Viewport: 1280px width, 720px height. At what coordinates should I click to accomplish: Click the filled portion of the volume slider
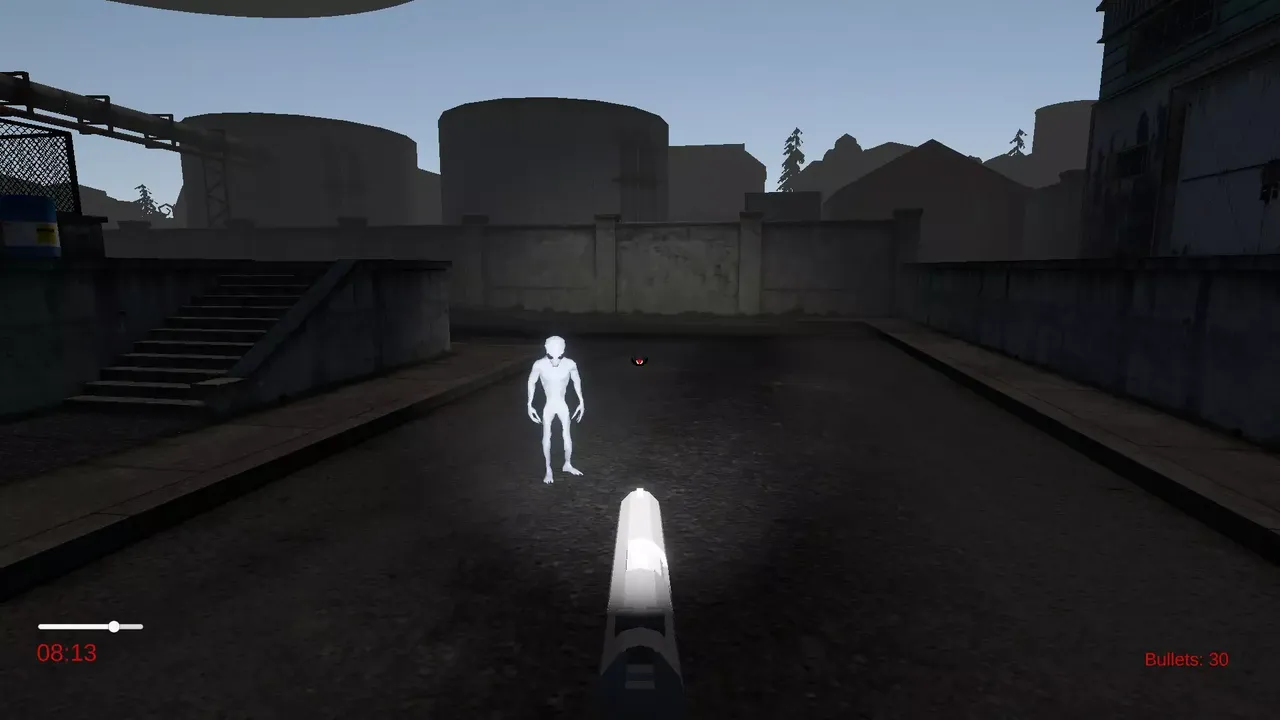[75, 626]
